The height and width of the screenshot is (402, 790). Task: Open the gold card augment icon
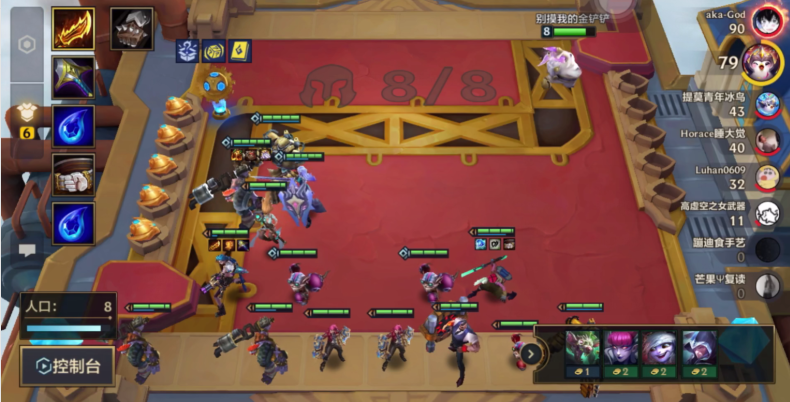coord(240,50)
